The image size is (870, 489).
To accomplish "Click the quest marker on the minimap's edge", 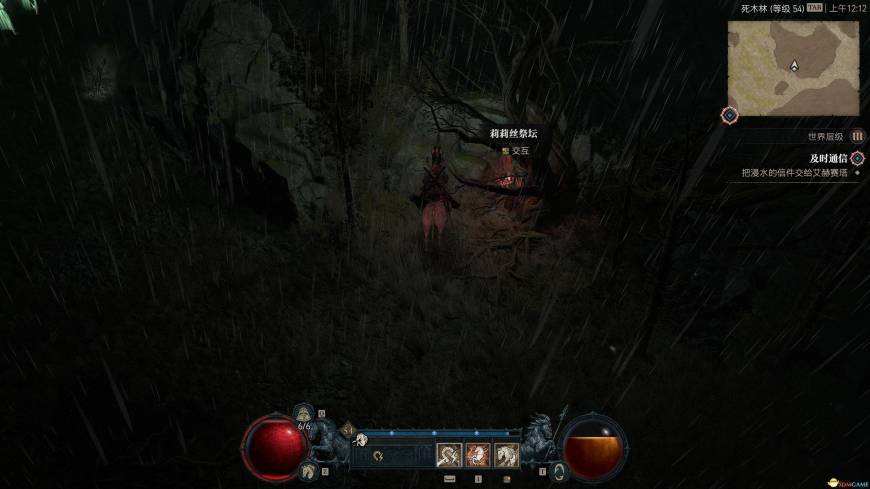I will click(729, 115).
